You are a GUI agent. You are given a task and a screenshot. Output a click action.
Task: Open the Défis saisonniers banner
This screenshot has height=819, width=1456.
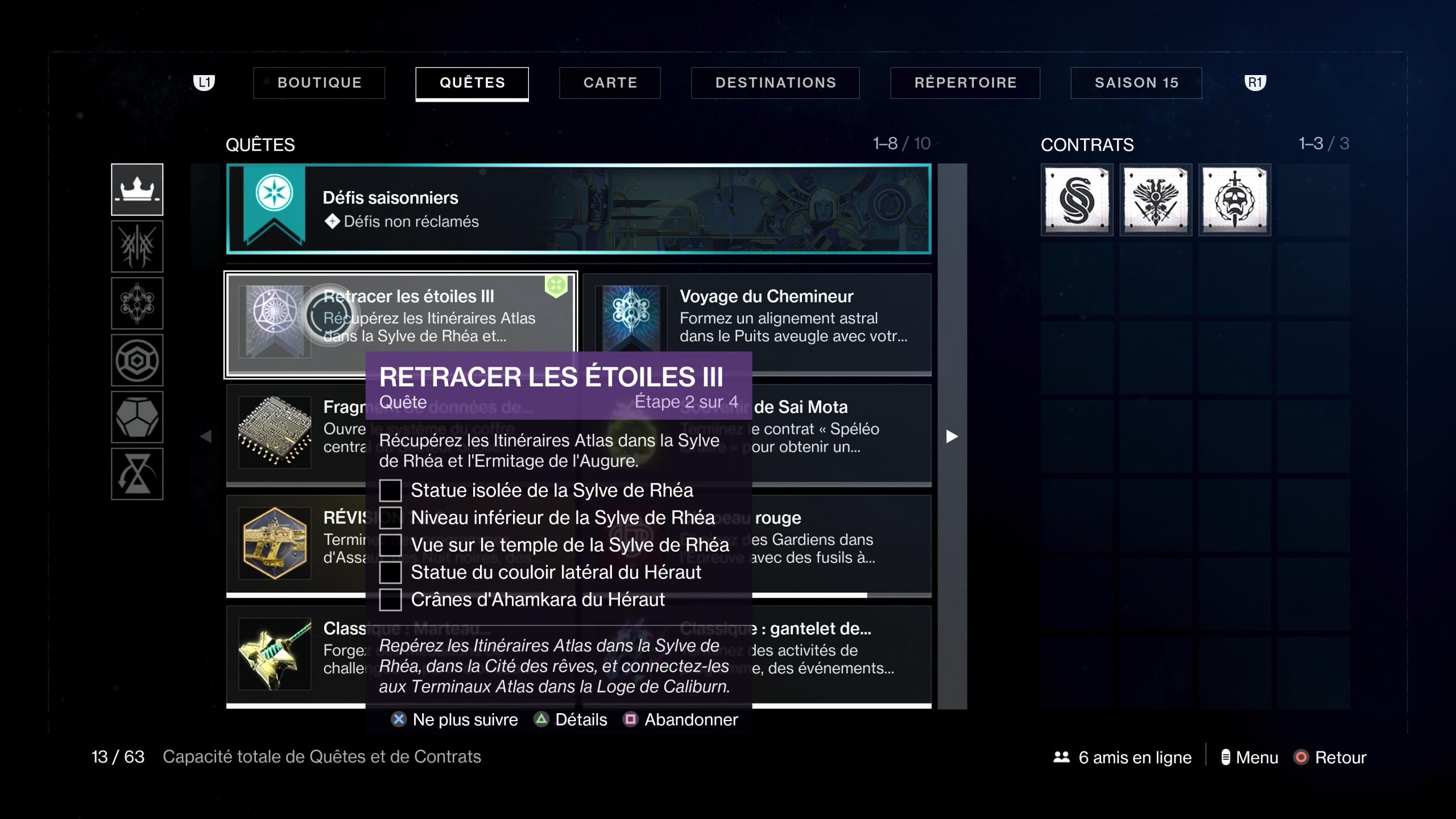tap(578, 209)
